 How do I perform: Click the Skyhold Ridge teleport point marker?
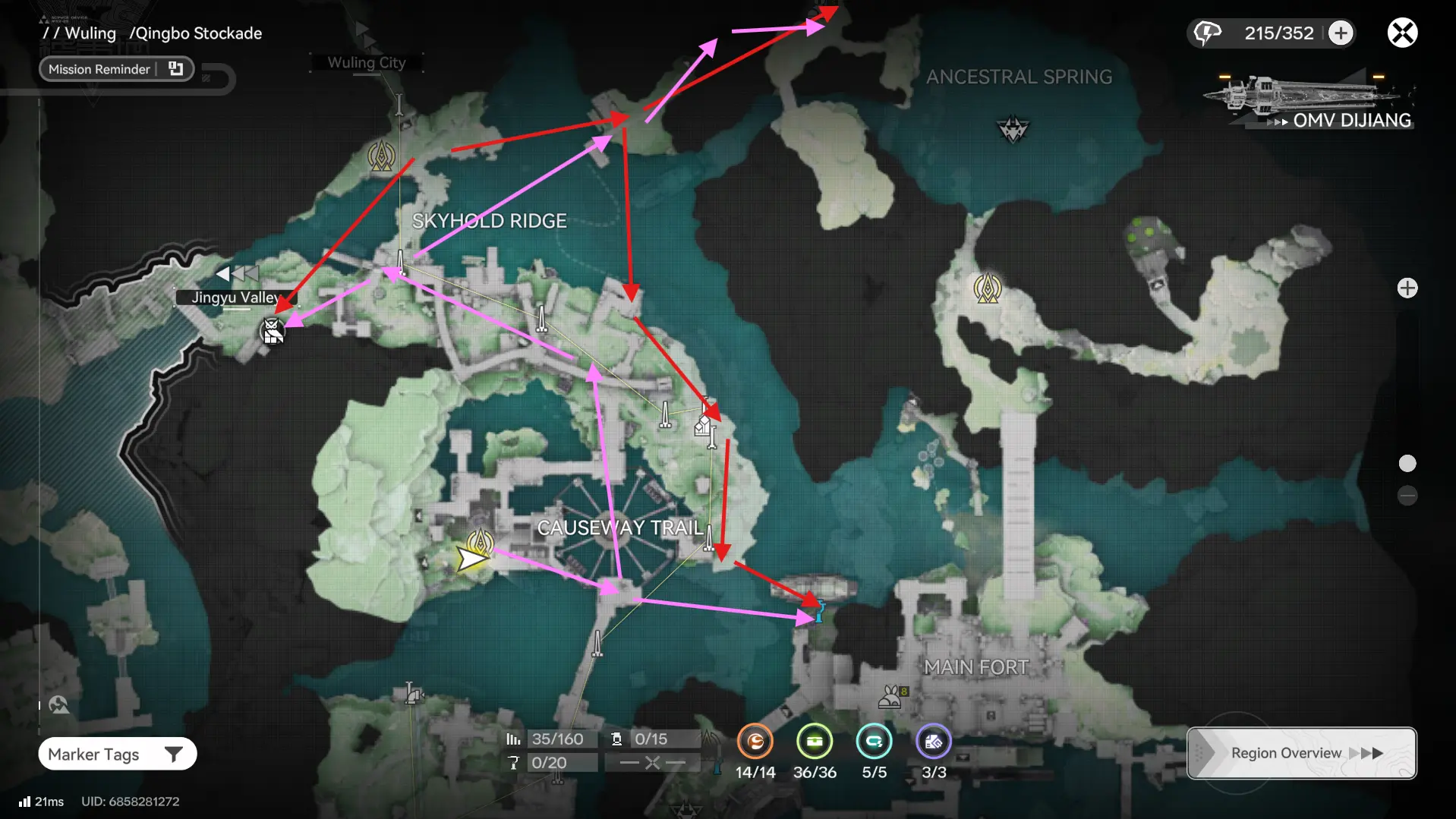pyautogui.click(x=382, y=156)
